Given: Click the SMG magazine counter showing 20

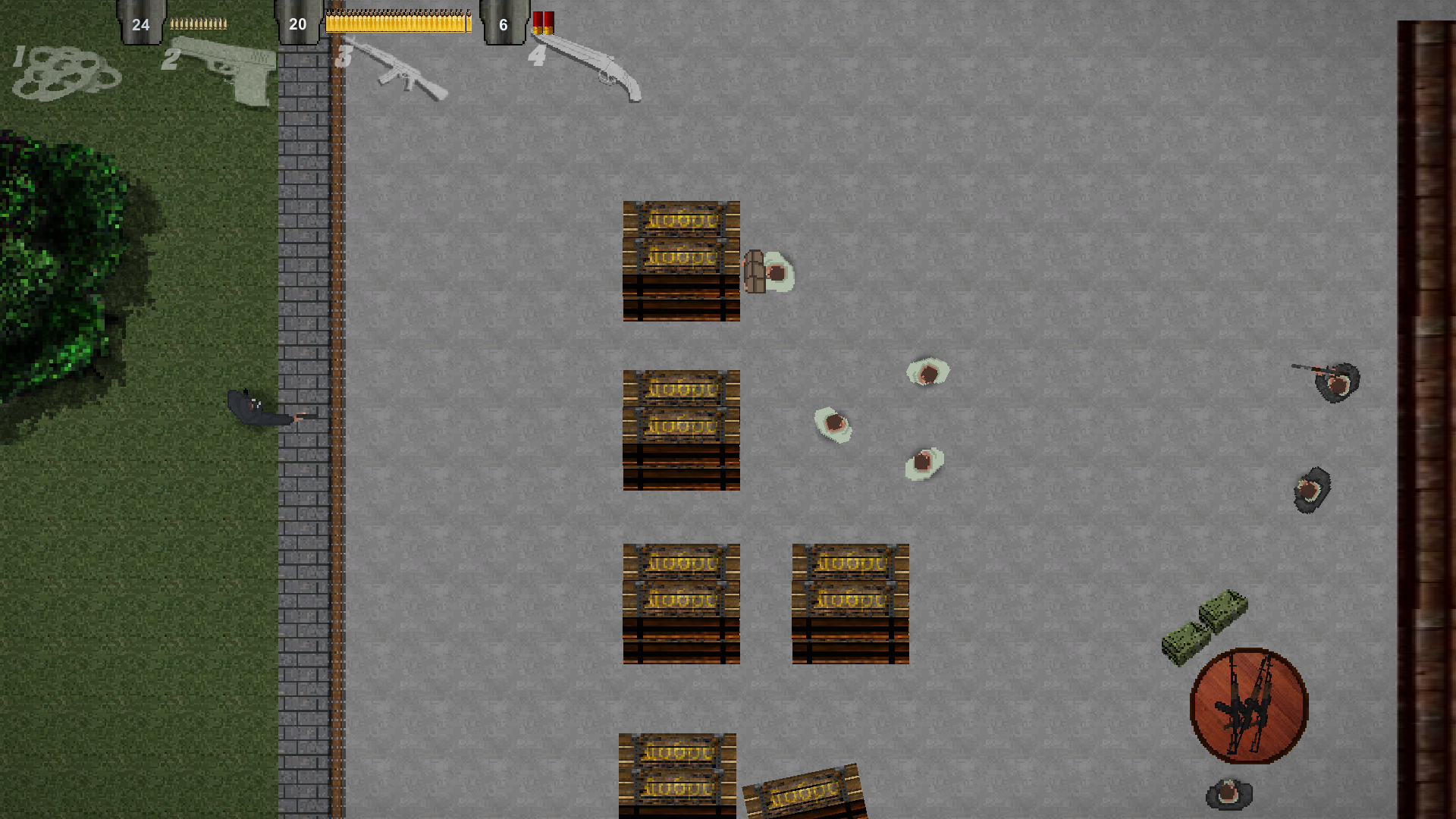Looking at the screenshot, I should tap(297, 24).
